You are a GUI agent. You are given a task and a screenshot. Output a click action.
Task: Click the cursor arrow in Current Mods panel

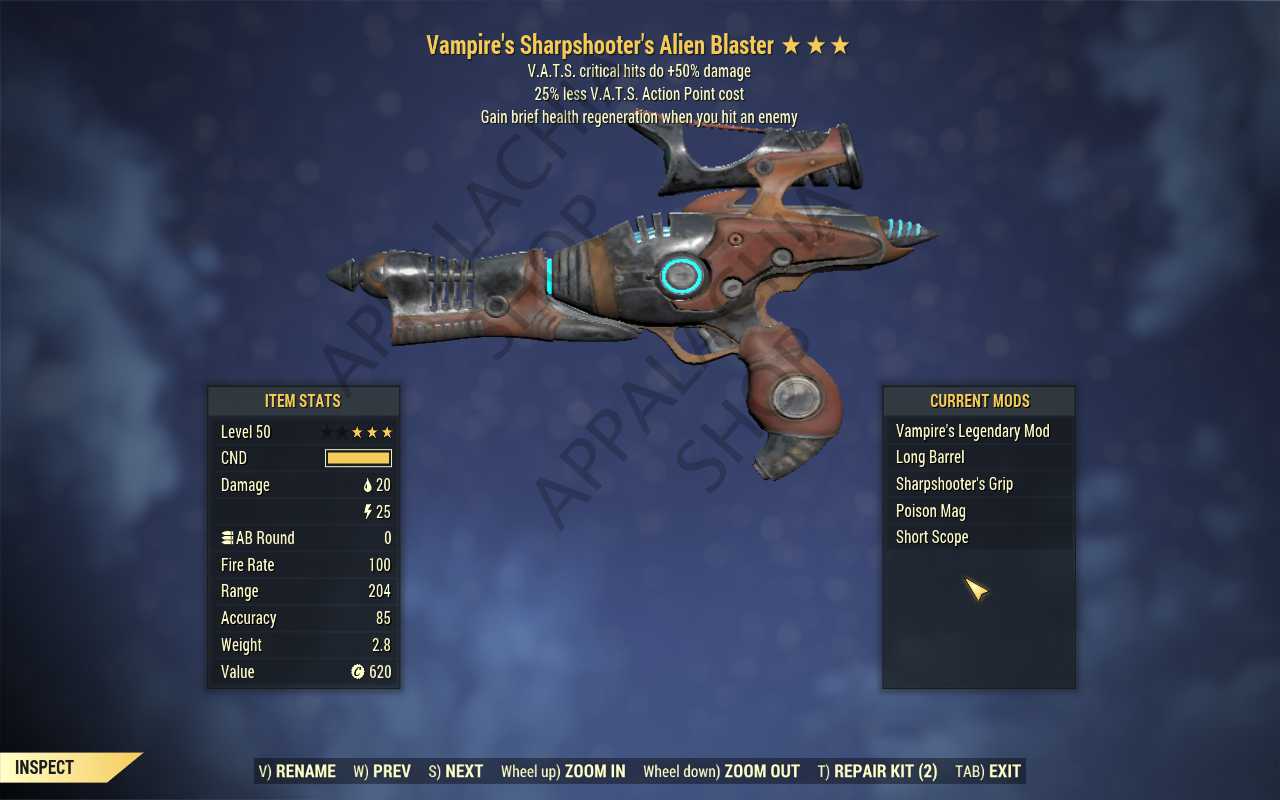click(x=975, y=590)
